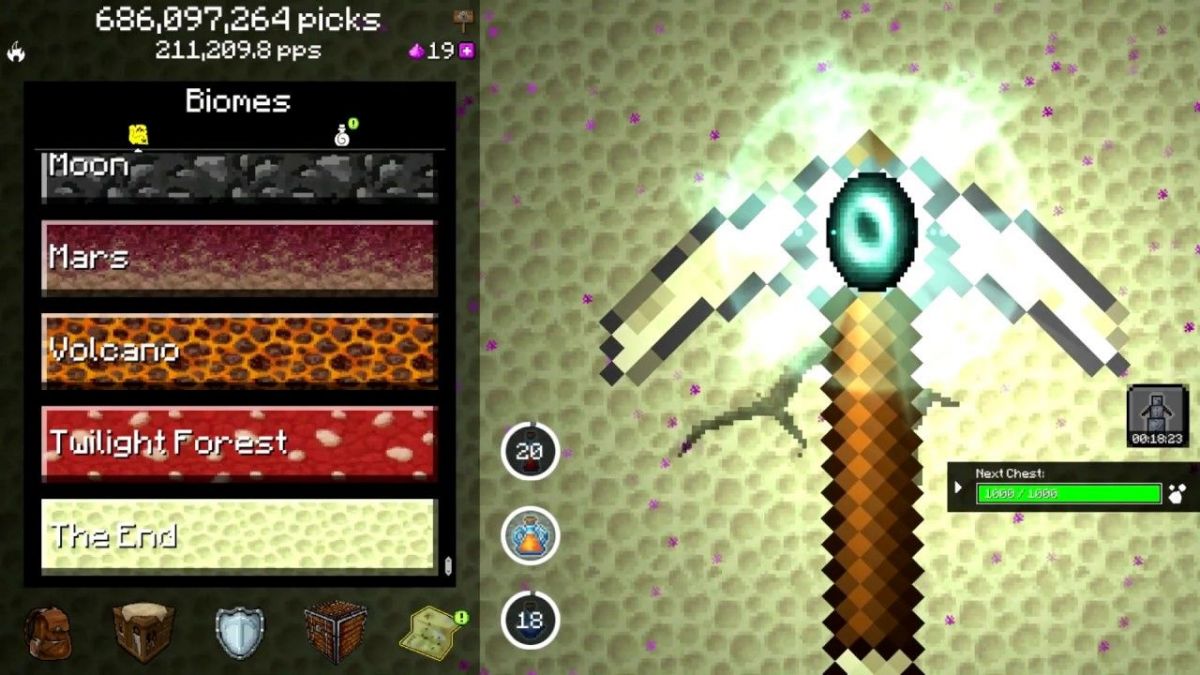The height and width of the screenshot is (675, 1200).
Task: Activate the ability showing 20
Action: point(529,451)
